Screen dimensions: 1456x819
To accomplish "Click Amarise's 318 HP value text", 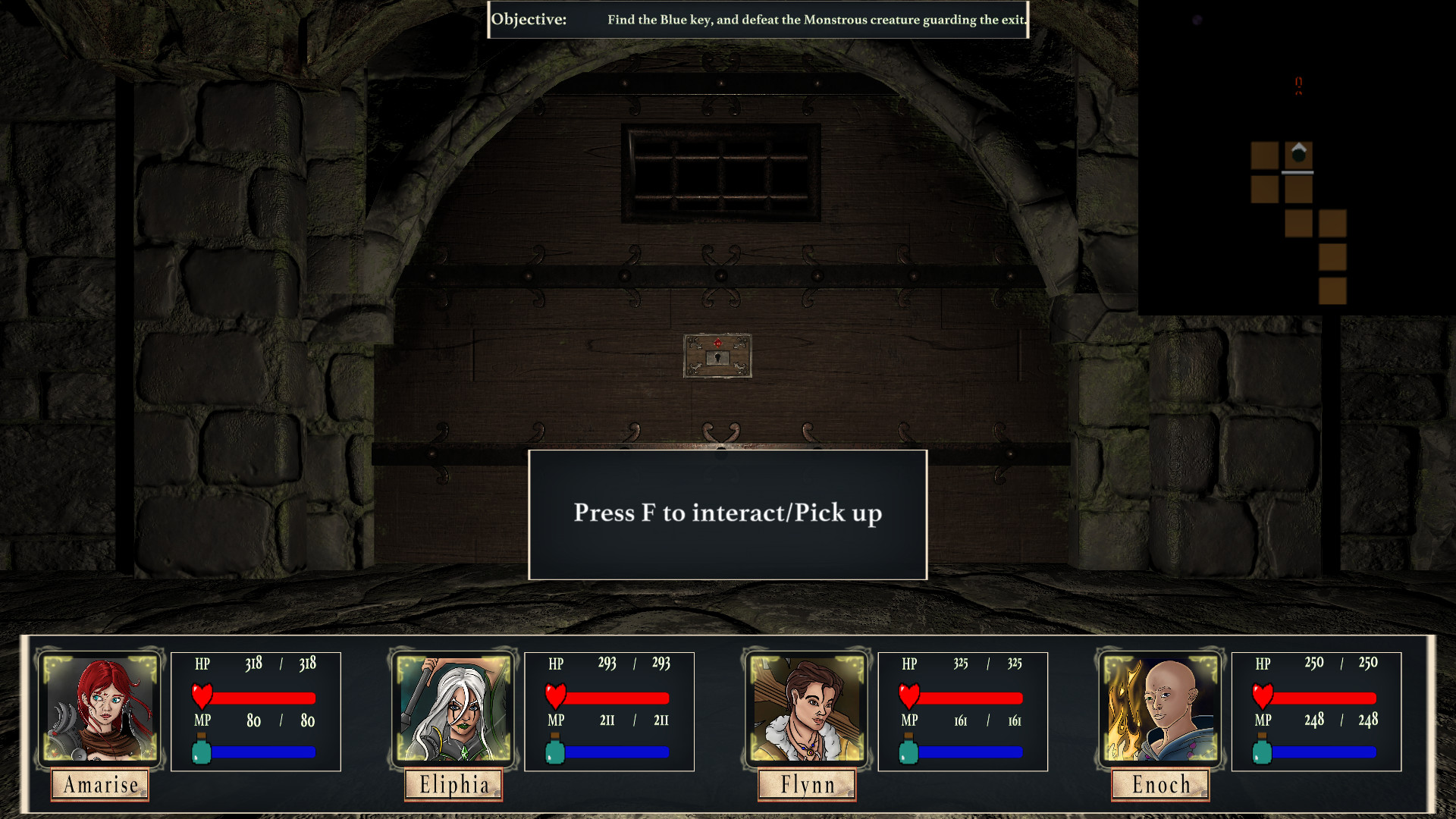I will click(254, 663).
